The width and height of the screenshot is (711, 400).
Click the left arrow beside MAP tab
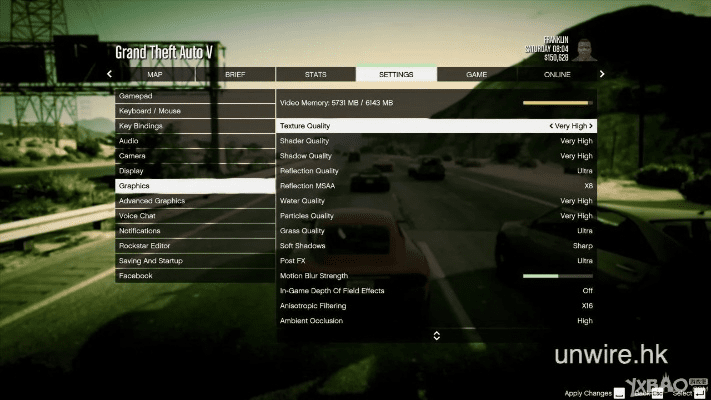click(109, 74)
